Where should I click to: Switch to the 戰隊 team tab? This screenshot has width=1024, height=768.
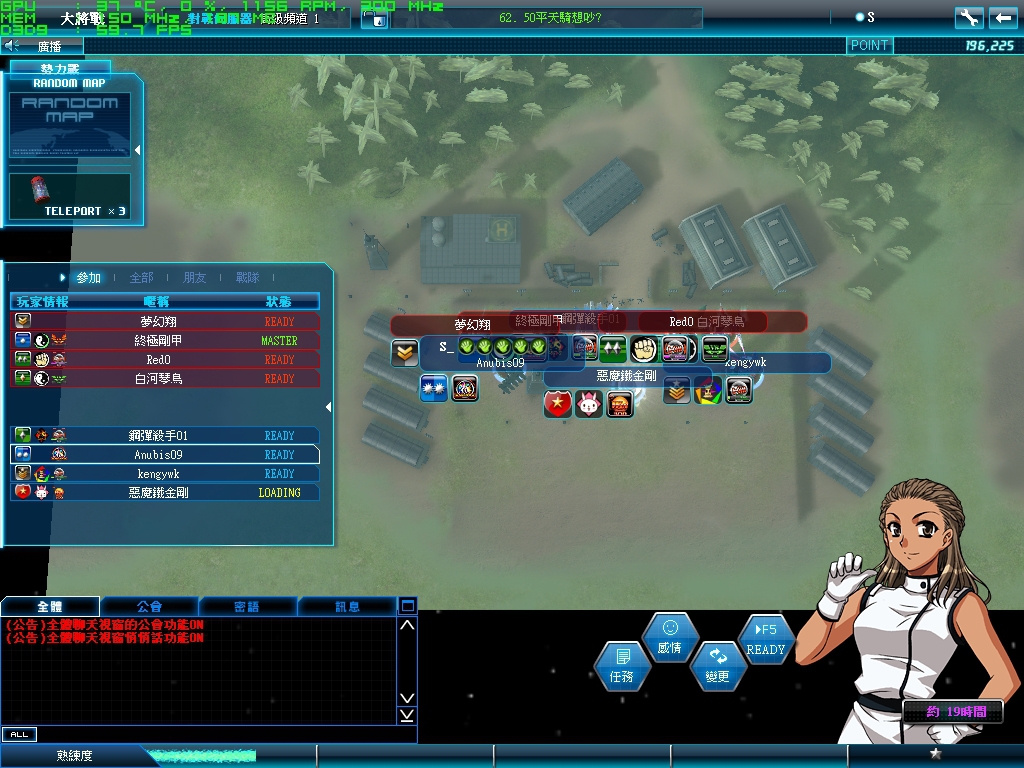pyautogui.click(x=248, y=278)
